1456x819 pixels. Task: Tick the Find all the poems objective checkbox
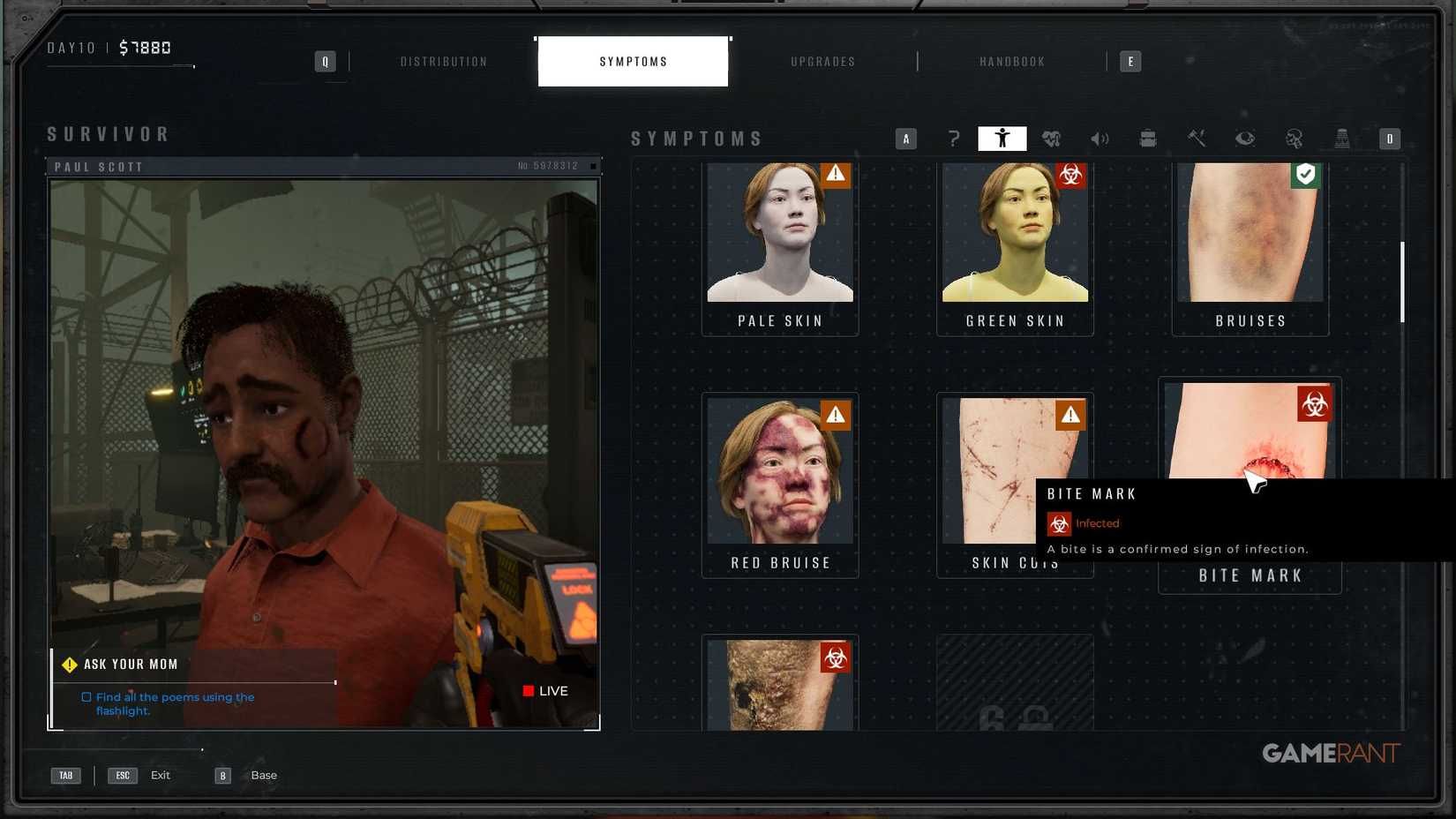(x=86, y=697)
